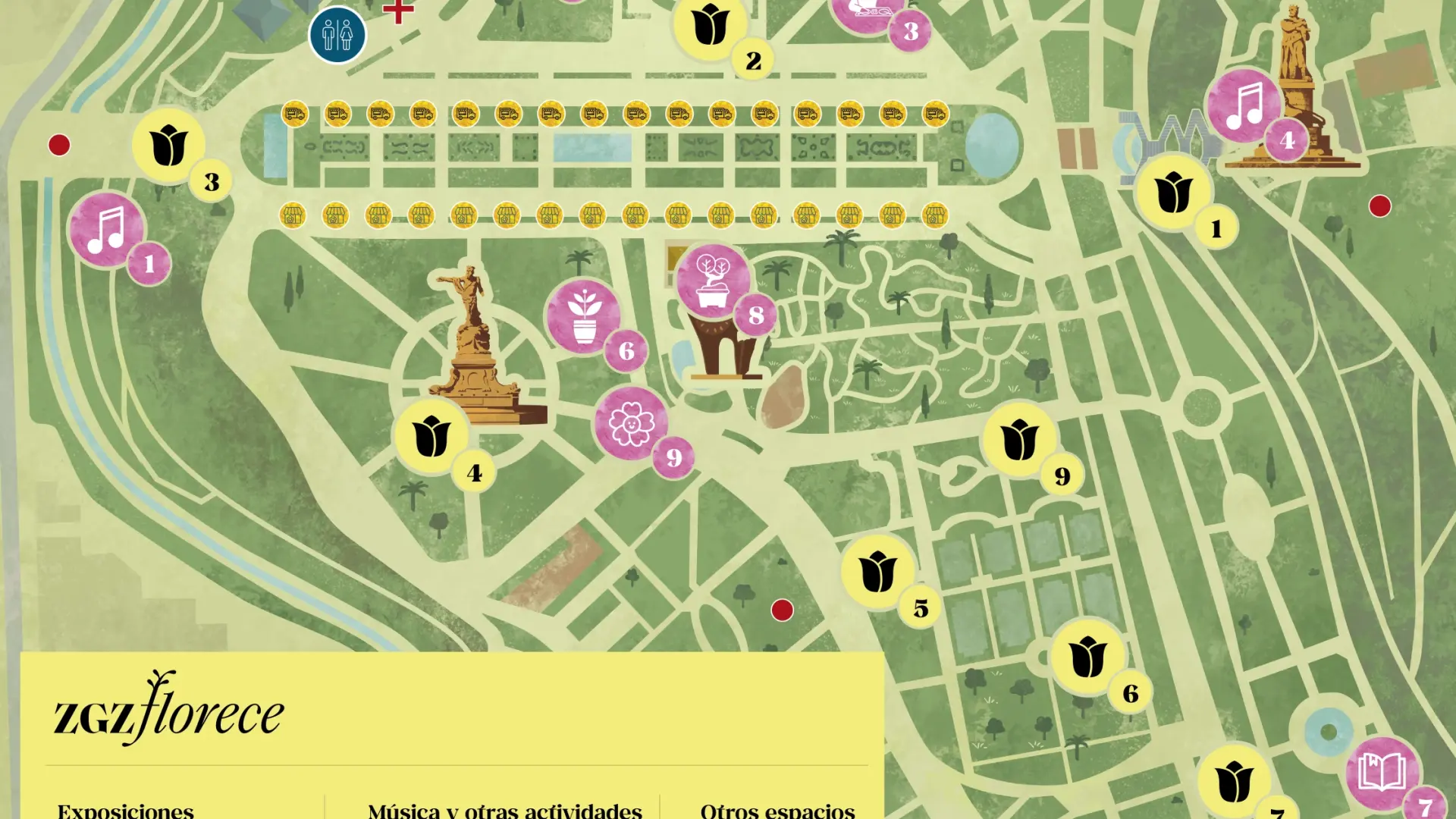1456x819 pixels.
Task: Select pink bonsai tree marker number 8
Action: click(x=713, y=281)
